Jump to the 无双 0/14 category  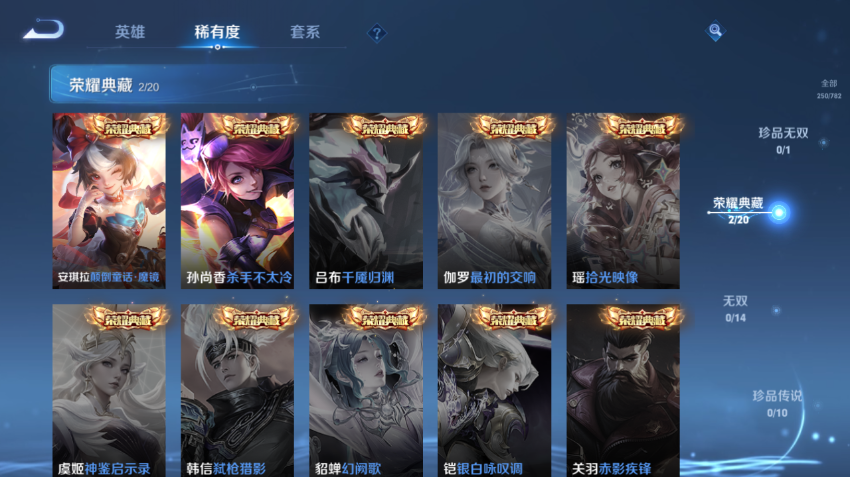pos(736,307)
